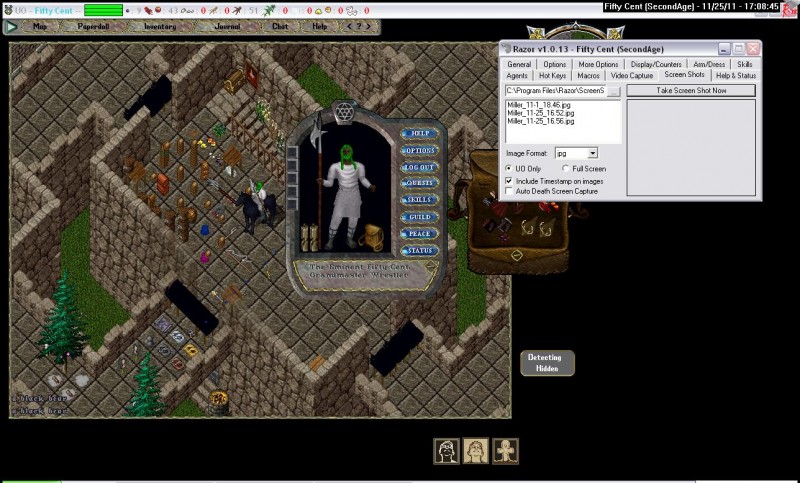
Task: Toggle the PEACE combat mode button
Action: [x=419, y=233]
